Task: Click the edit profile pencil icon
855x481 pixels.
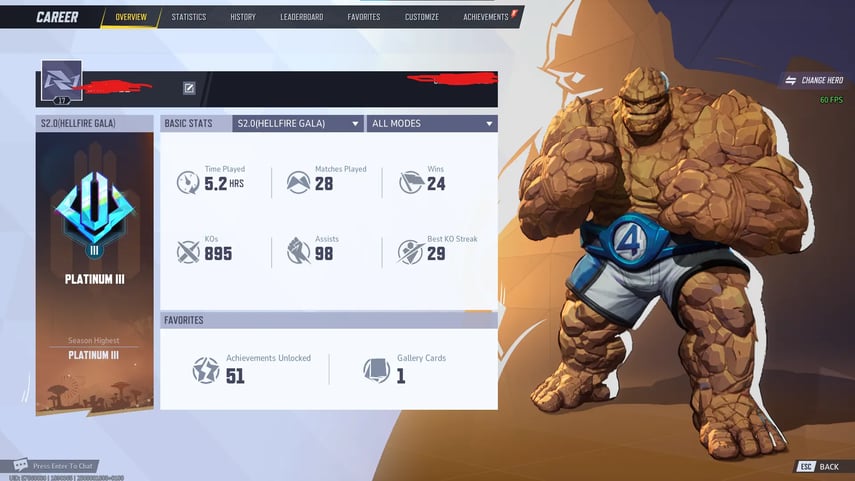Action: 189,88
